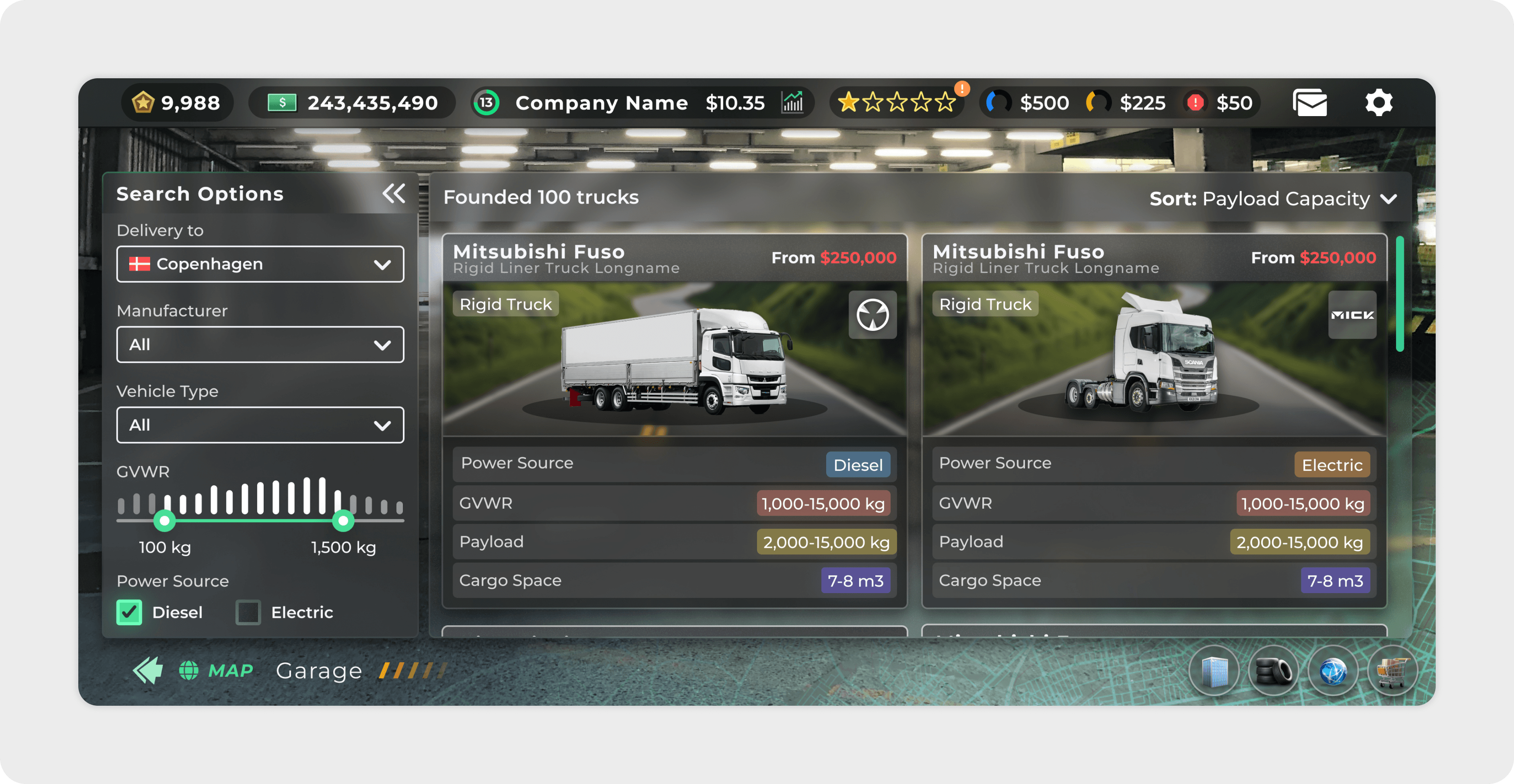Open the tire shop icon

1273,671
